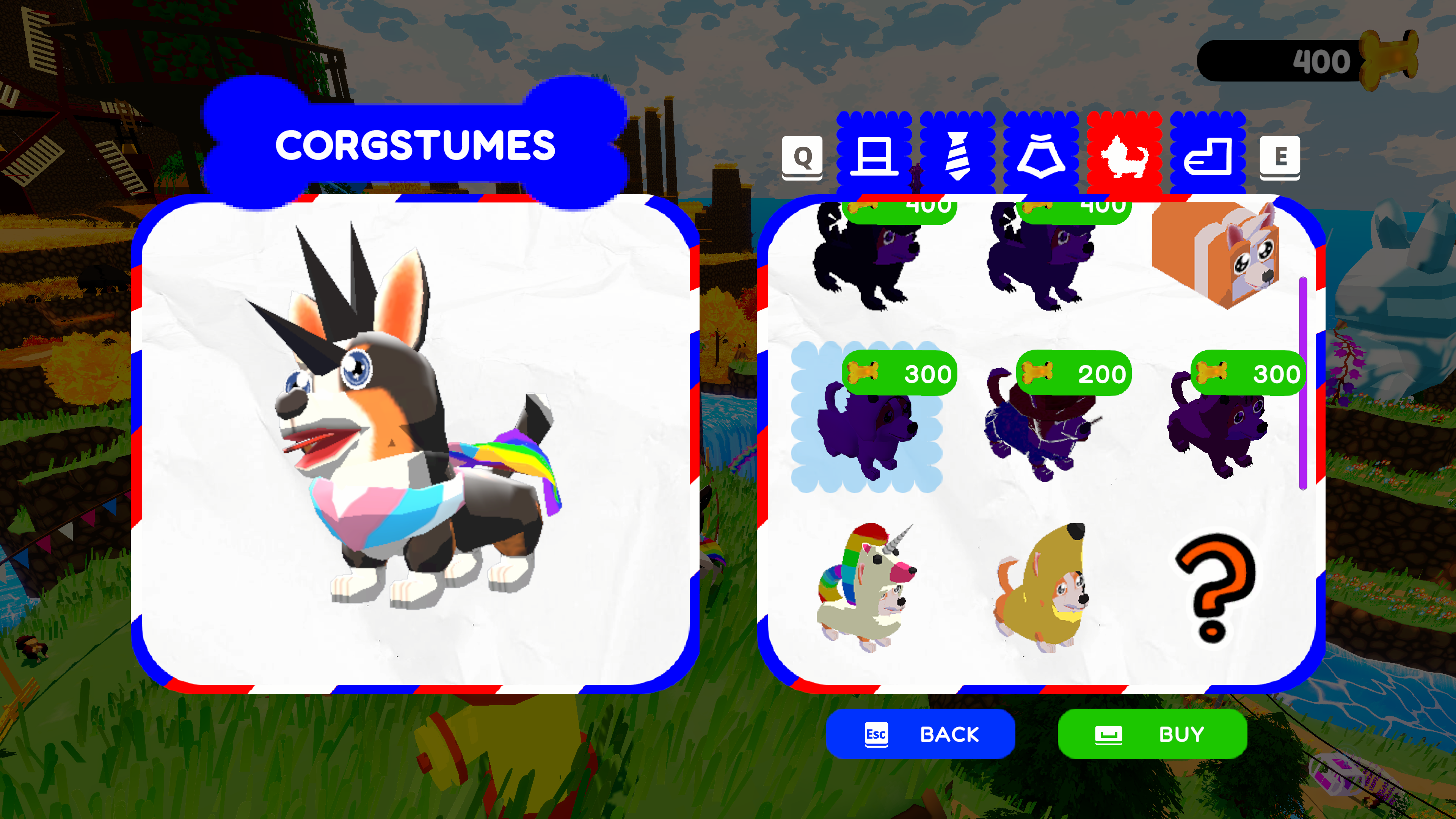This screenshot has width=1456, height=819.
Task: Show the boot footwear category tab
Action: [x=1208, y=154]
